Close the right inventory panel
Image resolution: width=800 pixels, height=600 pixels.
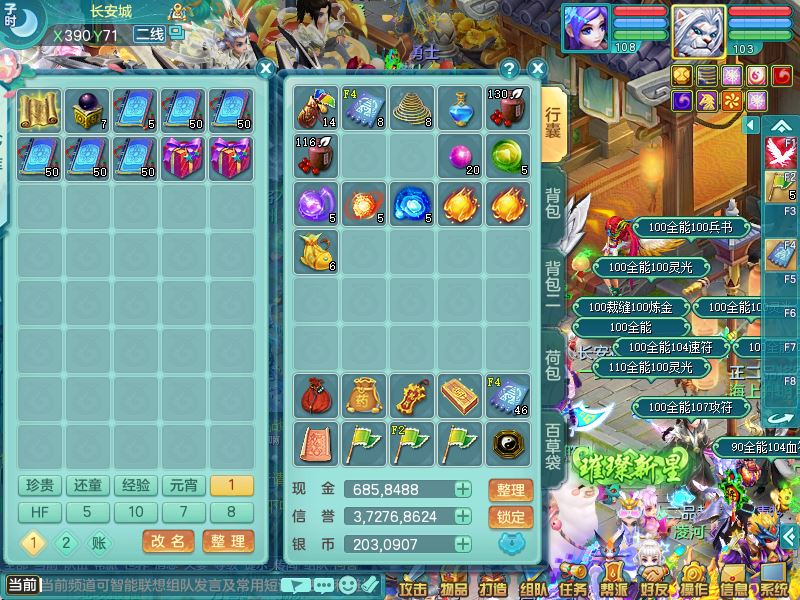point(537,69)
